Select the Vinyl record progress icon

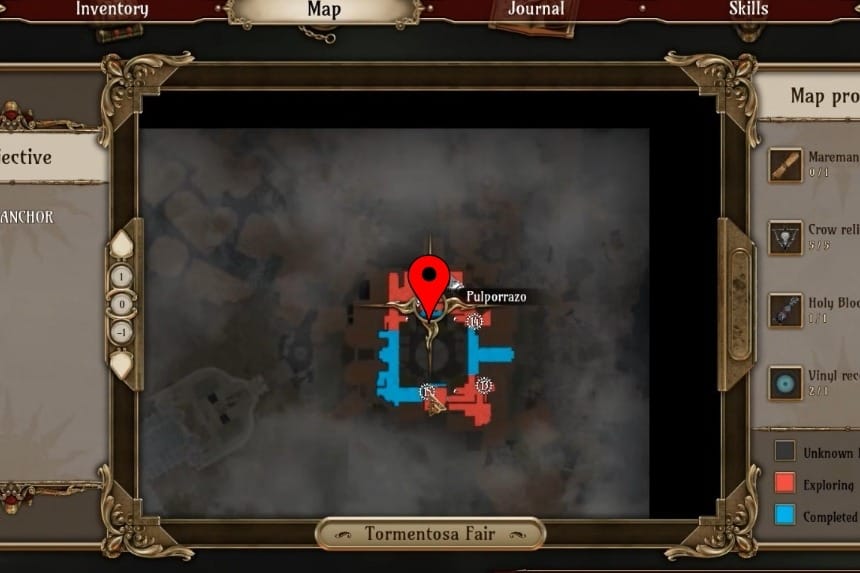pyautogui.click(x=785, y=383)
